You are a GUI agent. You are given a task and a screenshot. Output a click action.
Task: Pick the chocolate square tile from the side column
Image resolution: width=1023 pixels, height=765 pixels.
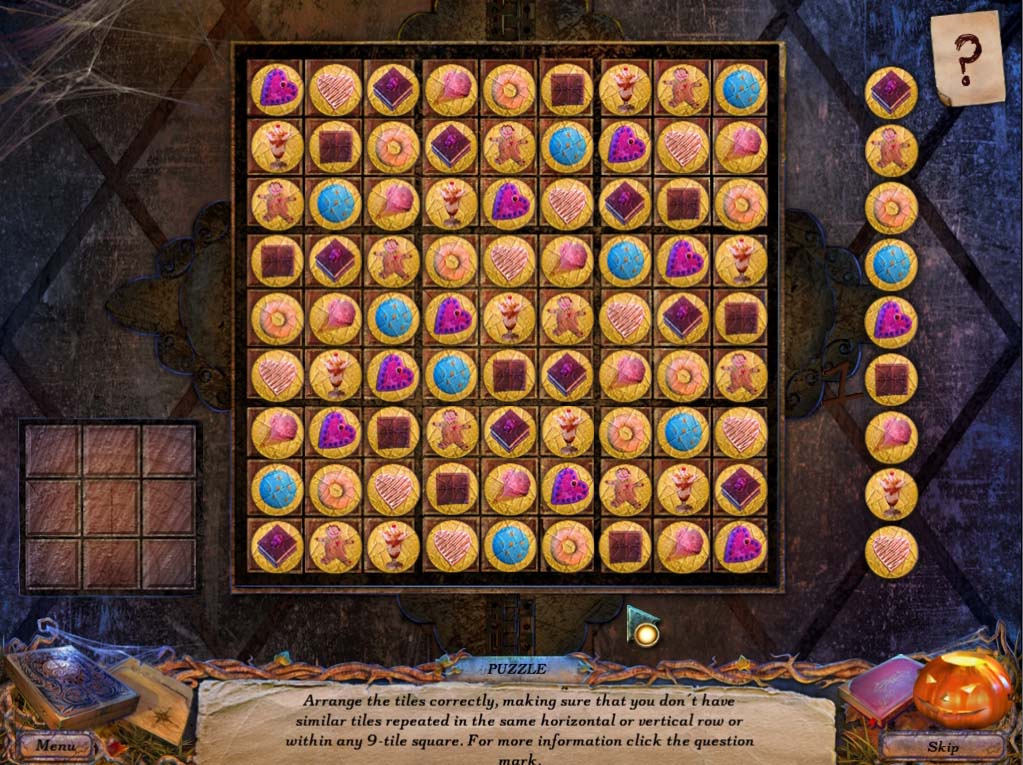tap(891, 379)
